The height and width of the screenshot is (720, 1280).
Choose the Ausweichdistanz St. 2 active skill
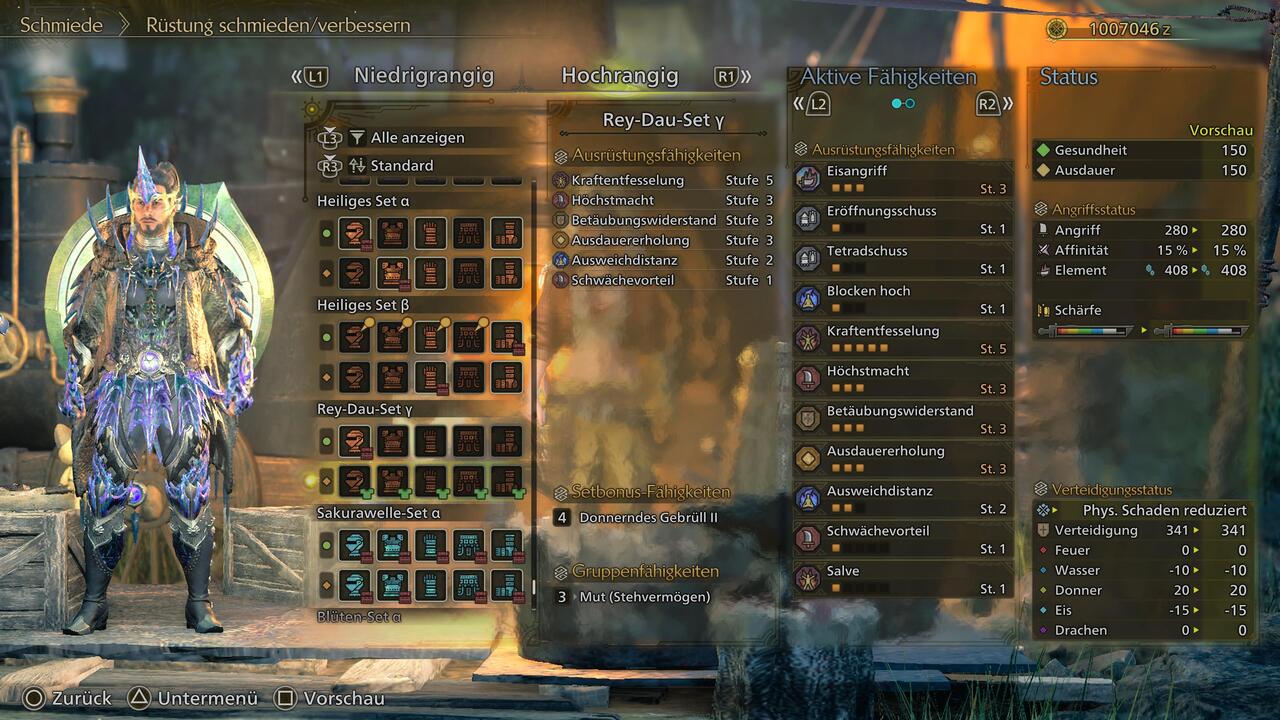pos(902,499)
